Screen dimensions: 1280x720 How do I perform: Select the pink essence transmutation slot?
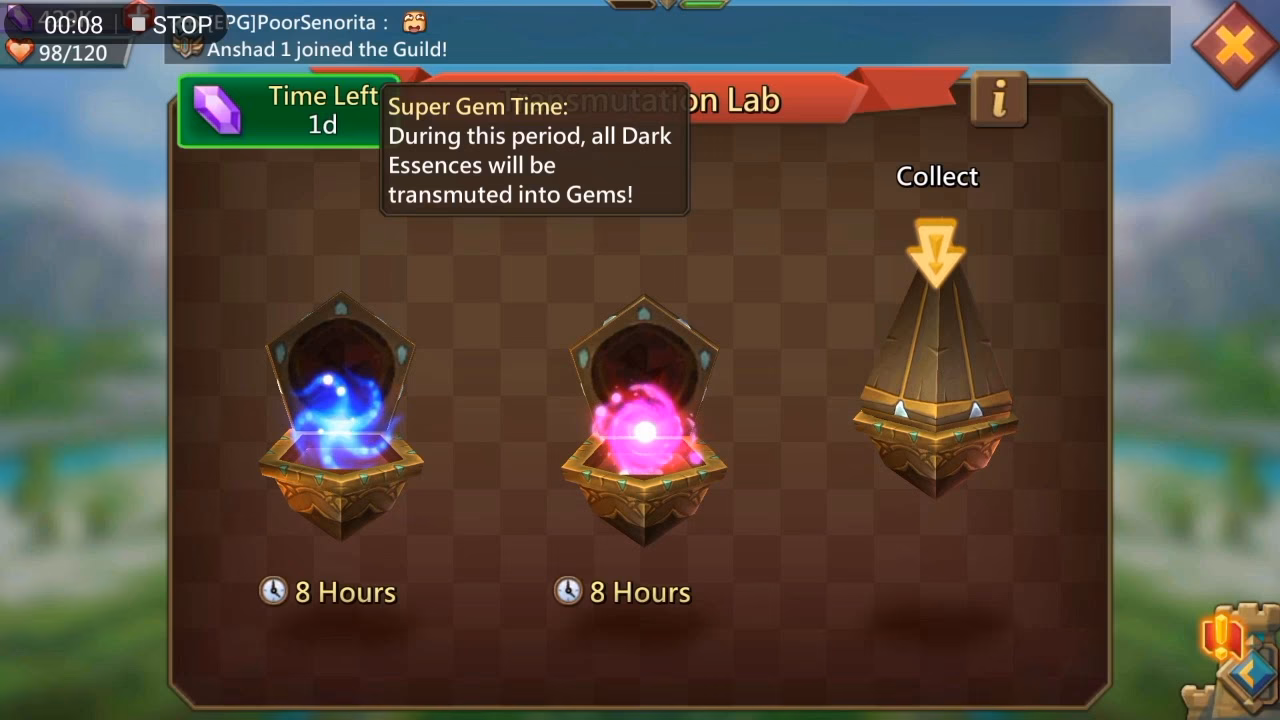tap(640, 420)
